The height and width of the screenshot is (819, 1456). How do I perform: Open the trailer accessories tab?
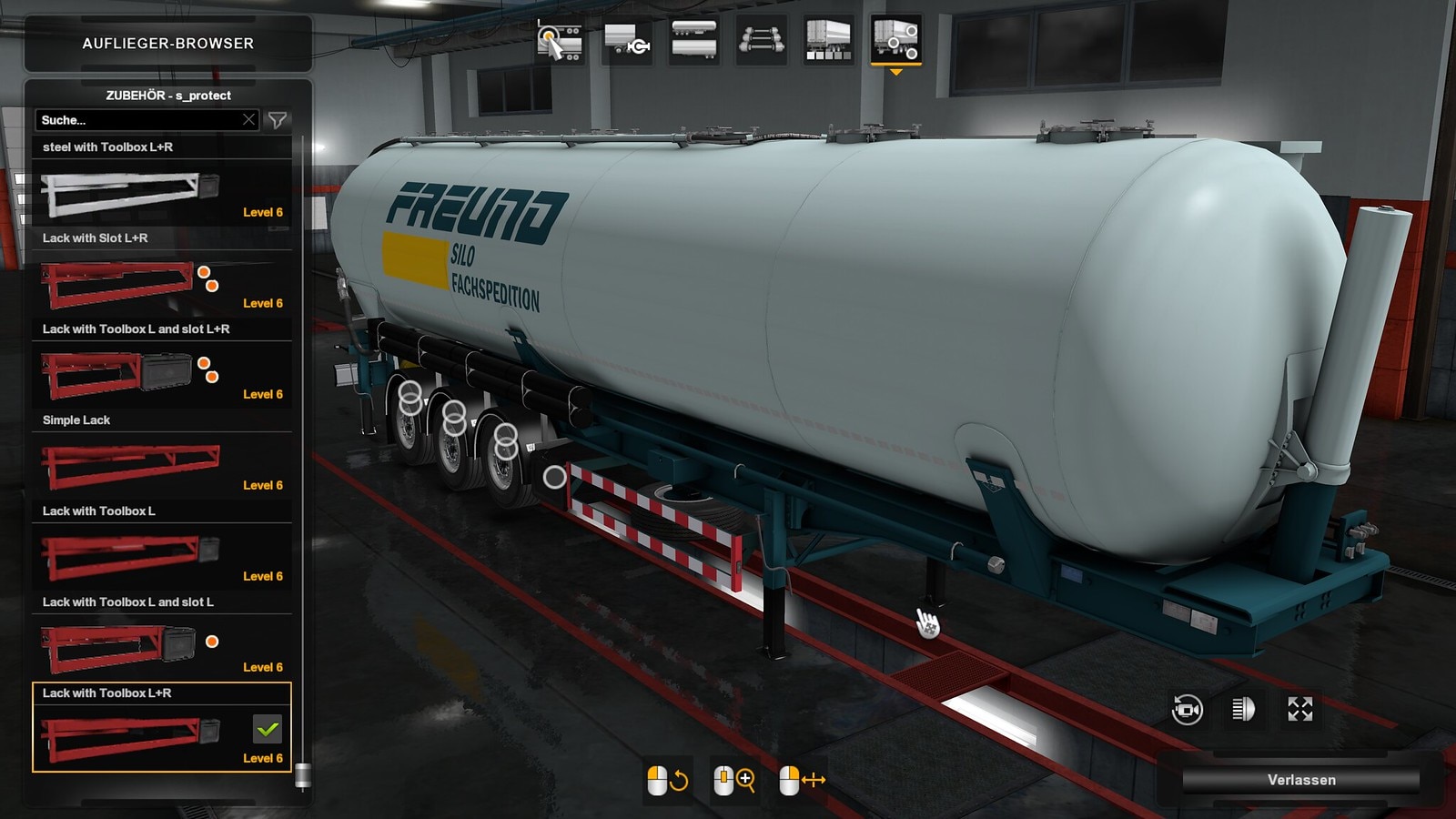tap(895, 41)
